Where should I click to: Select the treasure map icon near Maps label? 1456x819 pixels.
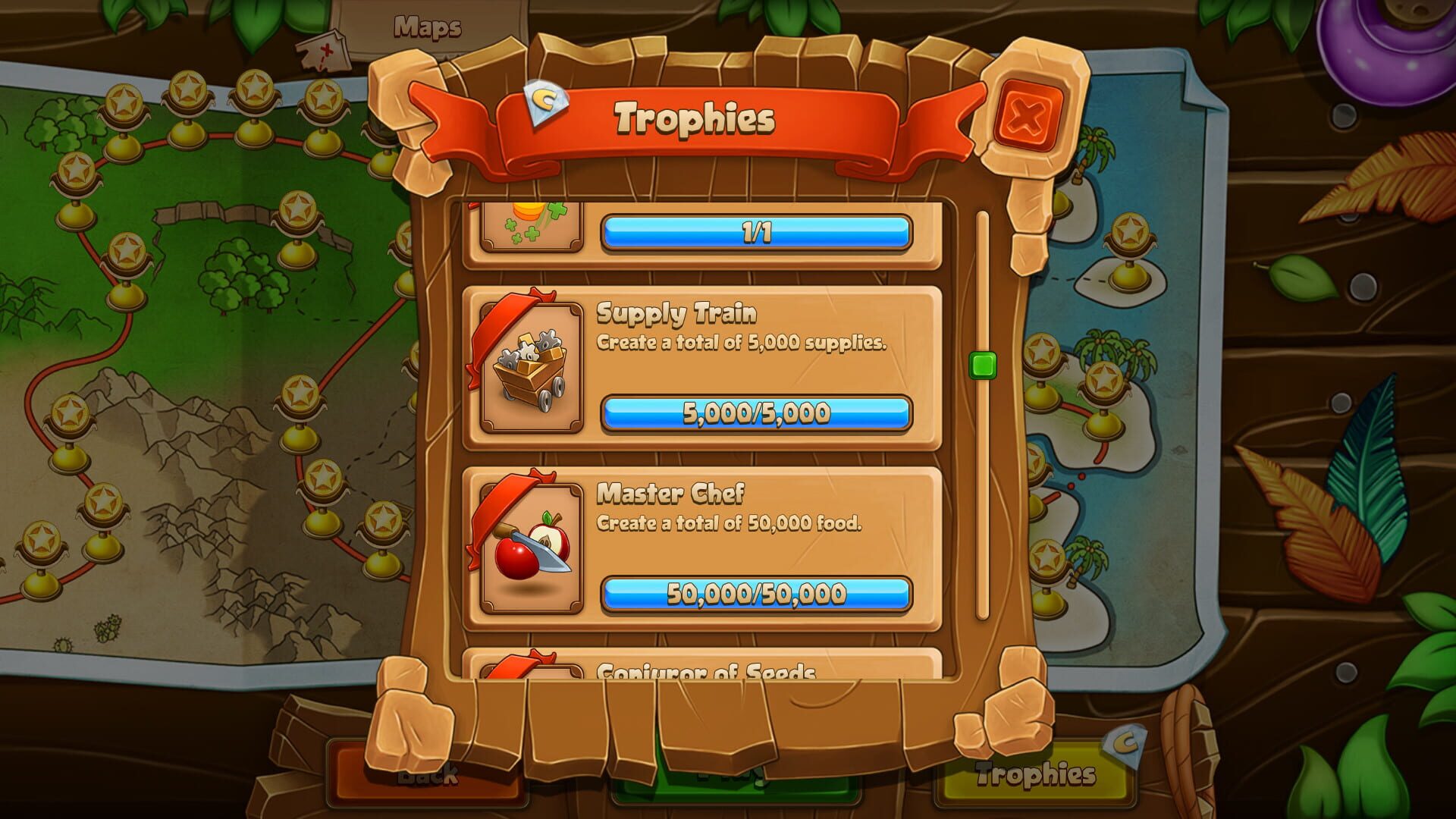pos(323,48)
